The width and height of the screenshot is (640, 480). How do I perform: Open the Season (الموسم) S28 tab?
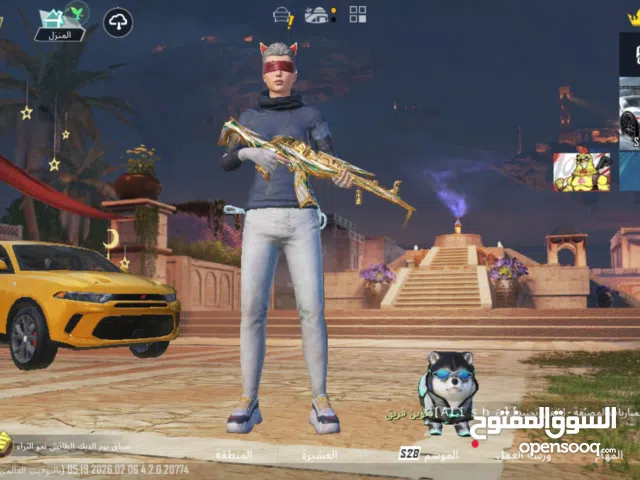(x=430, y=454)
